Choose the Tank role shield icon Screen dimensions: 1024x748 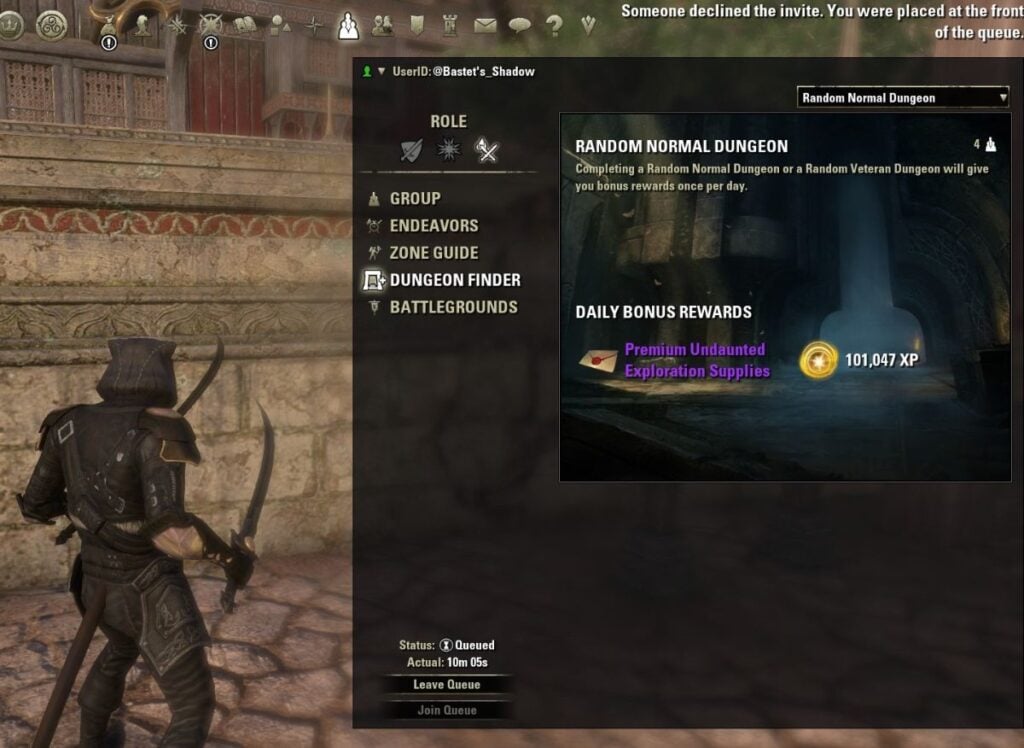click(412, 151)
